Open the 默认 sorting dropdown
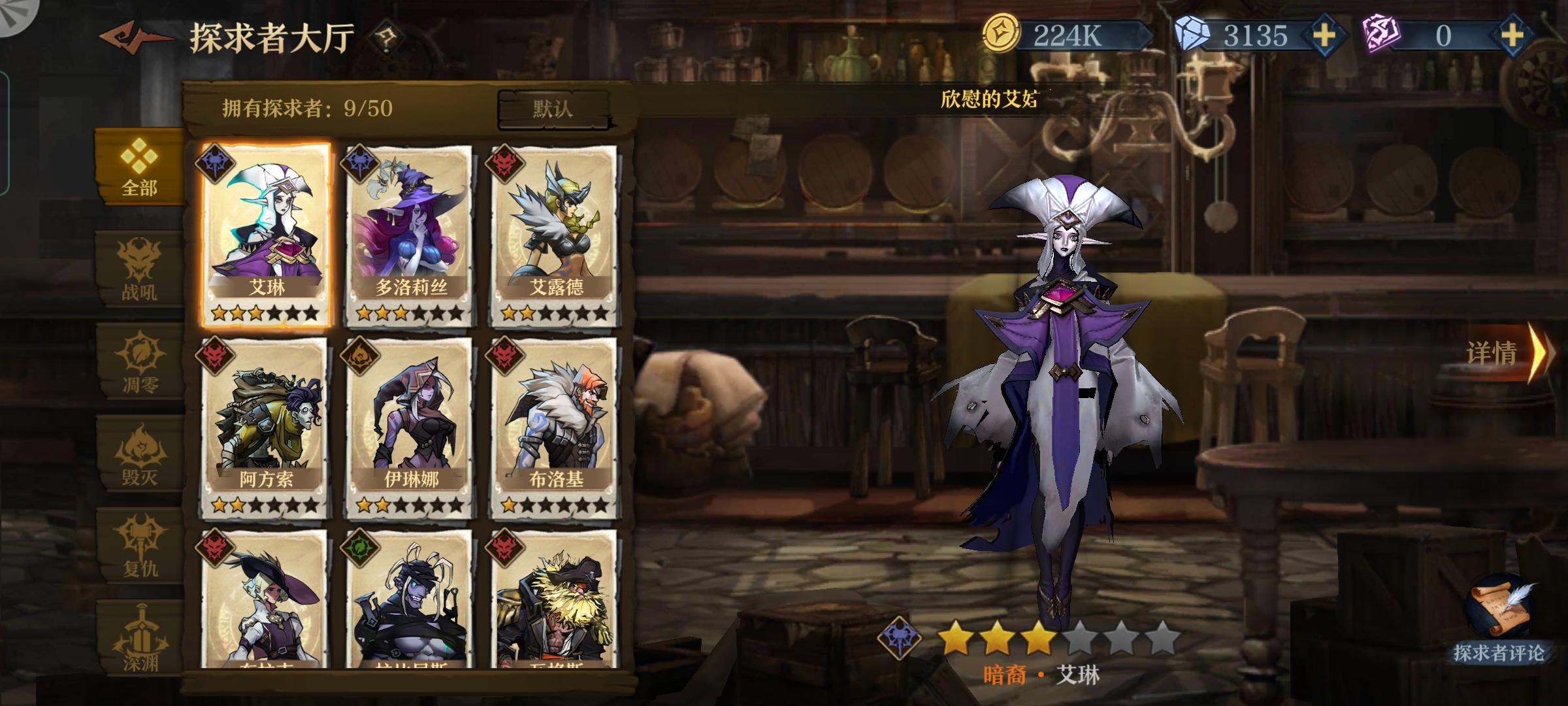 coord(556,109)
